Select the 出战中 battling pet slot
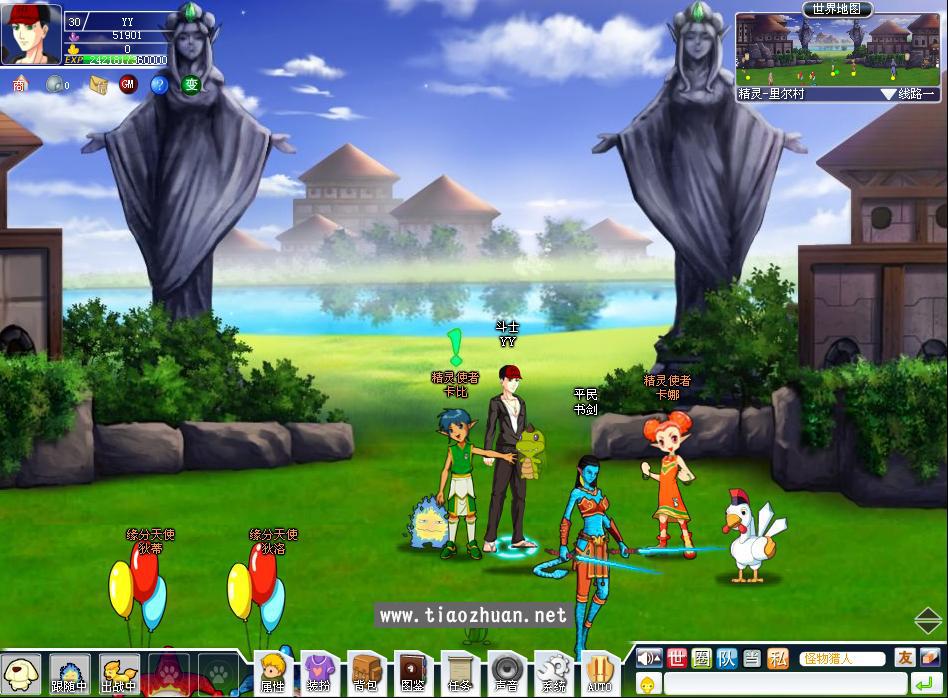Image resolution: width=948 pixels, height=698 pixels. [x=119, y=674]
